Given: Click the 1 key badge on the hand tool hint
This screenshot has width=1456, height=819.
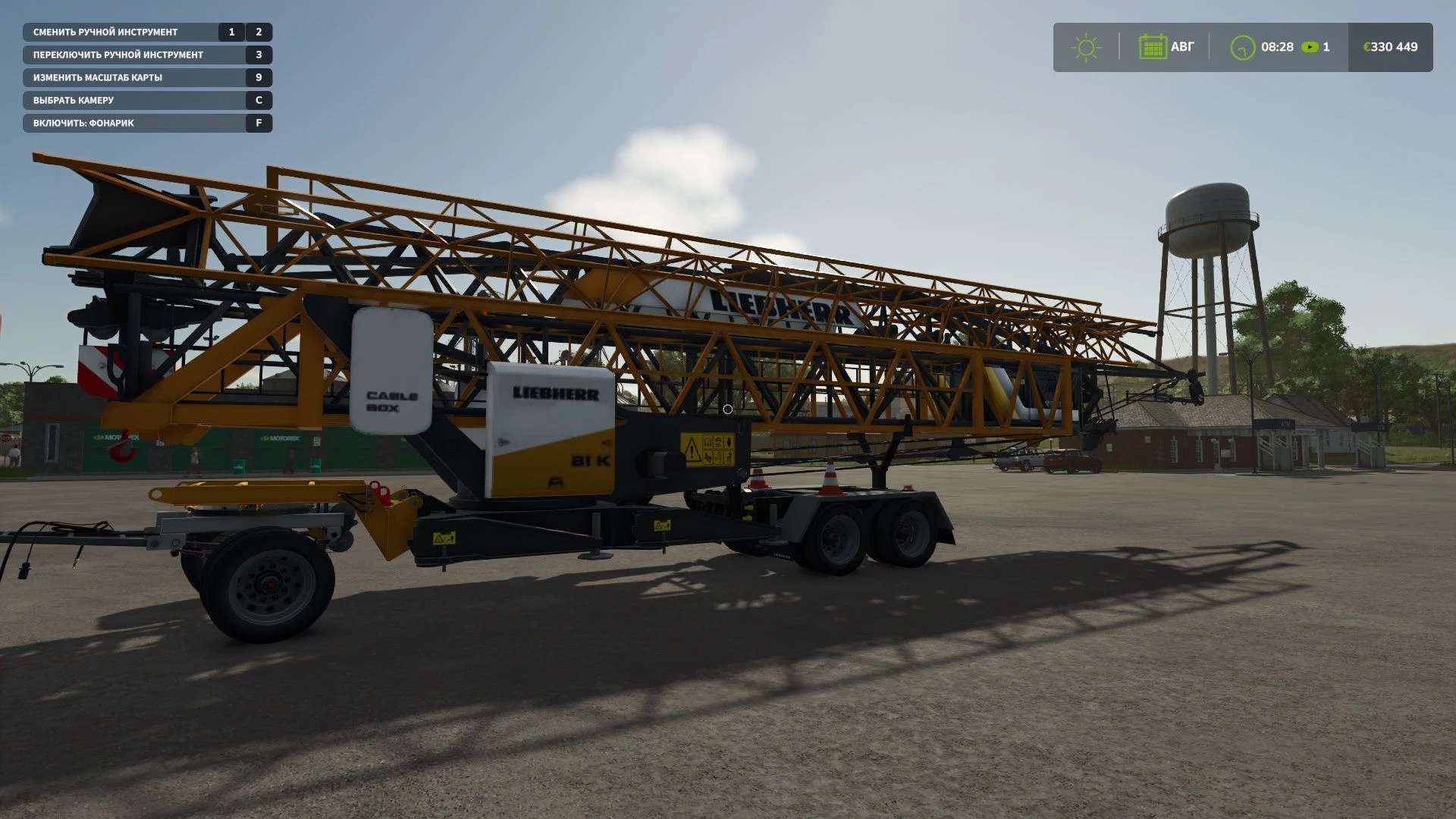Looking at the screenshot, I should (x=230, y=32).
